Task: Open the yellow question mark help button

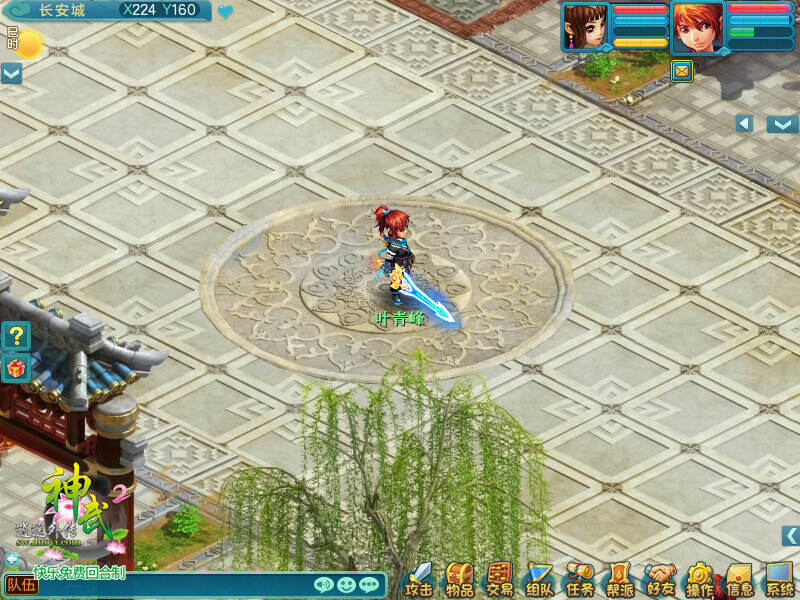Action: coord(17,335)
